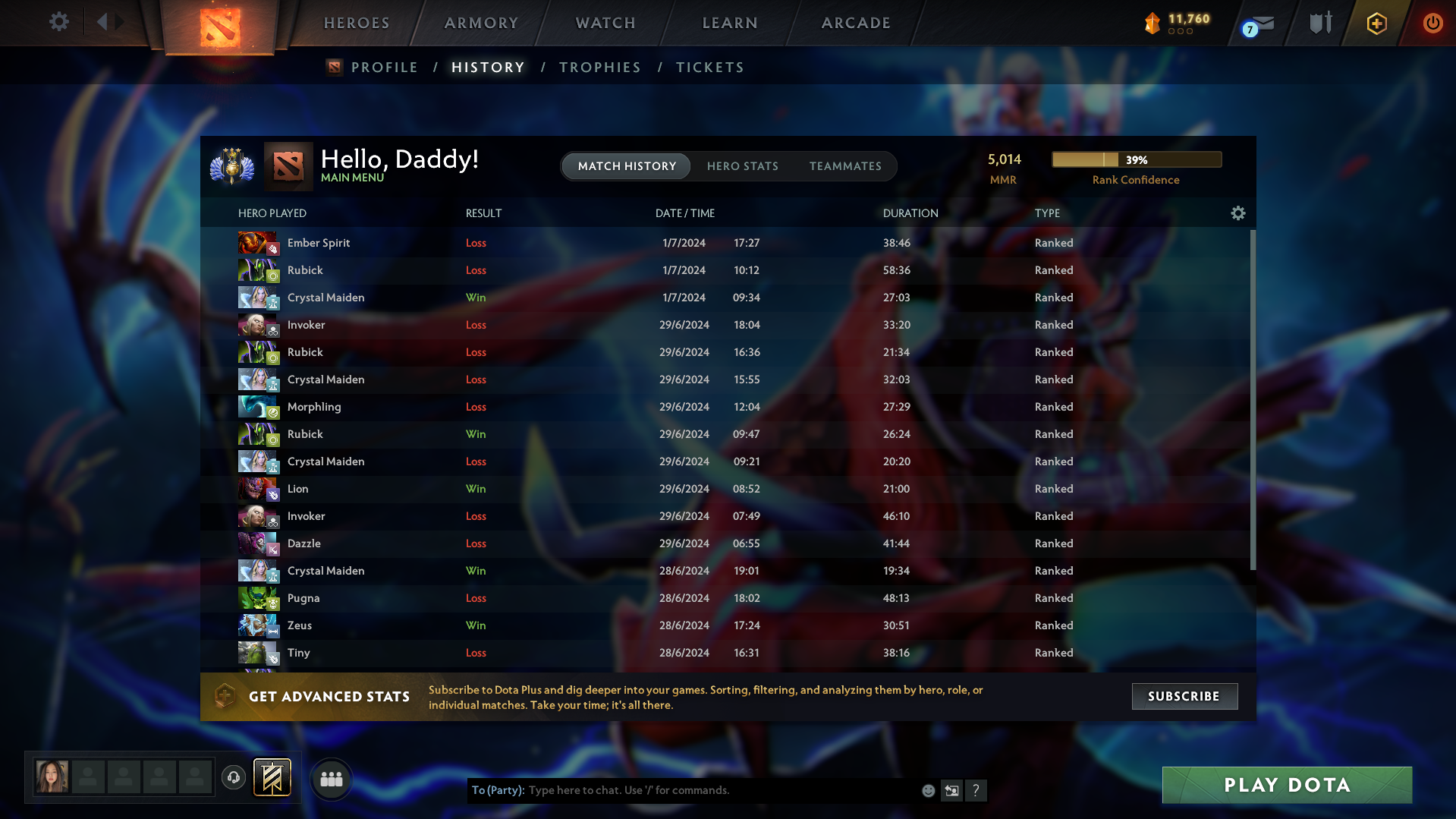Click the Subscribe button for Dota Plus

click(x=1184, y=696)
